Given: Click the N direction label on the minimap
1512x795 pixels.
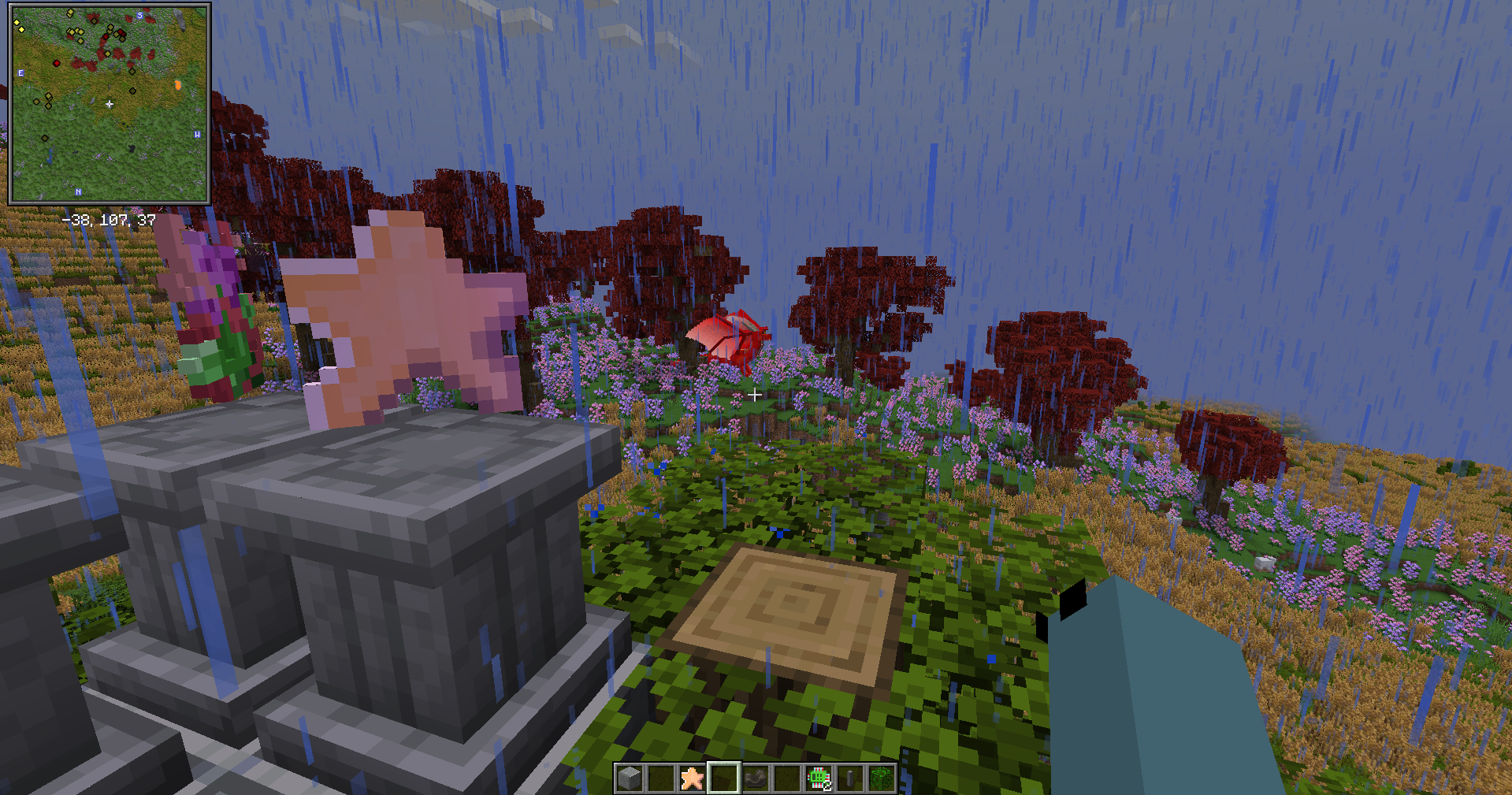Looking at the screenshot, I should point(79,192).
